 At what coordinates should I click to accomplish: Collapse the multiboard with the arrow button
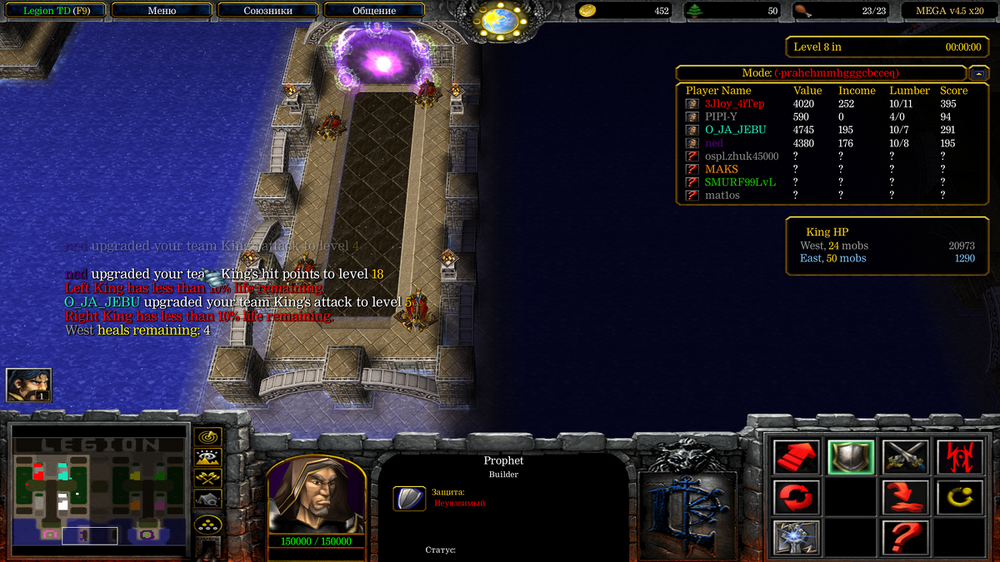coord(979,73)
